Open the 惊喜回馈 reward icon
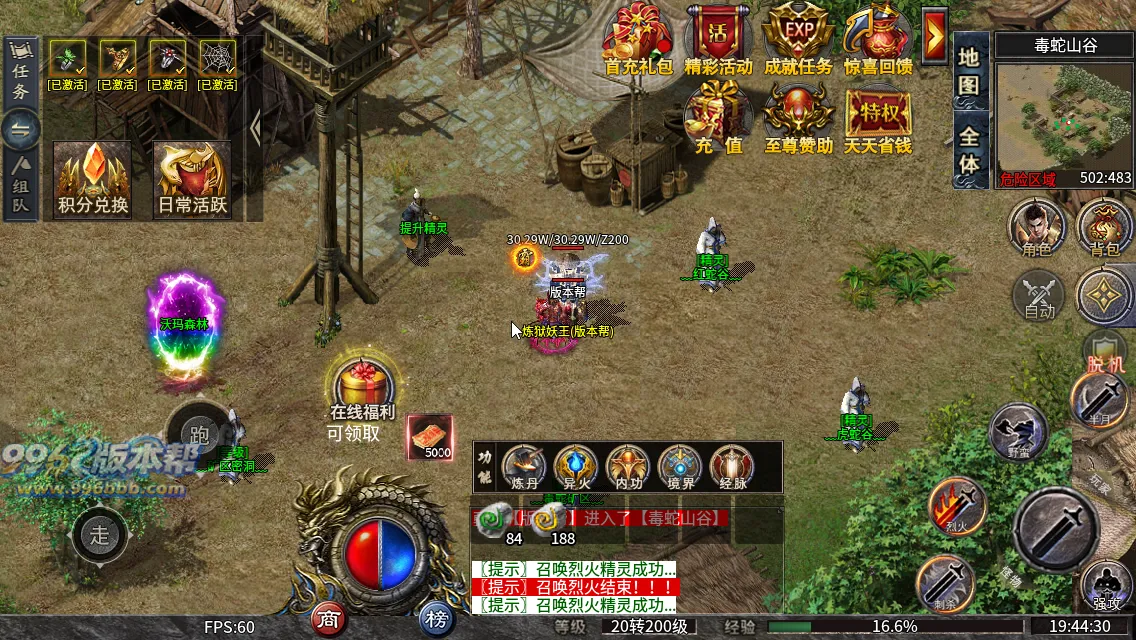1136x640 pixels. [878, 38]
